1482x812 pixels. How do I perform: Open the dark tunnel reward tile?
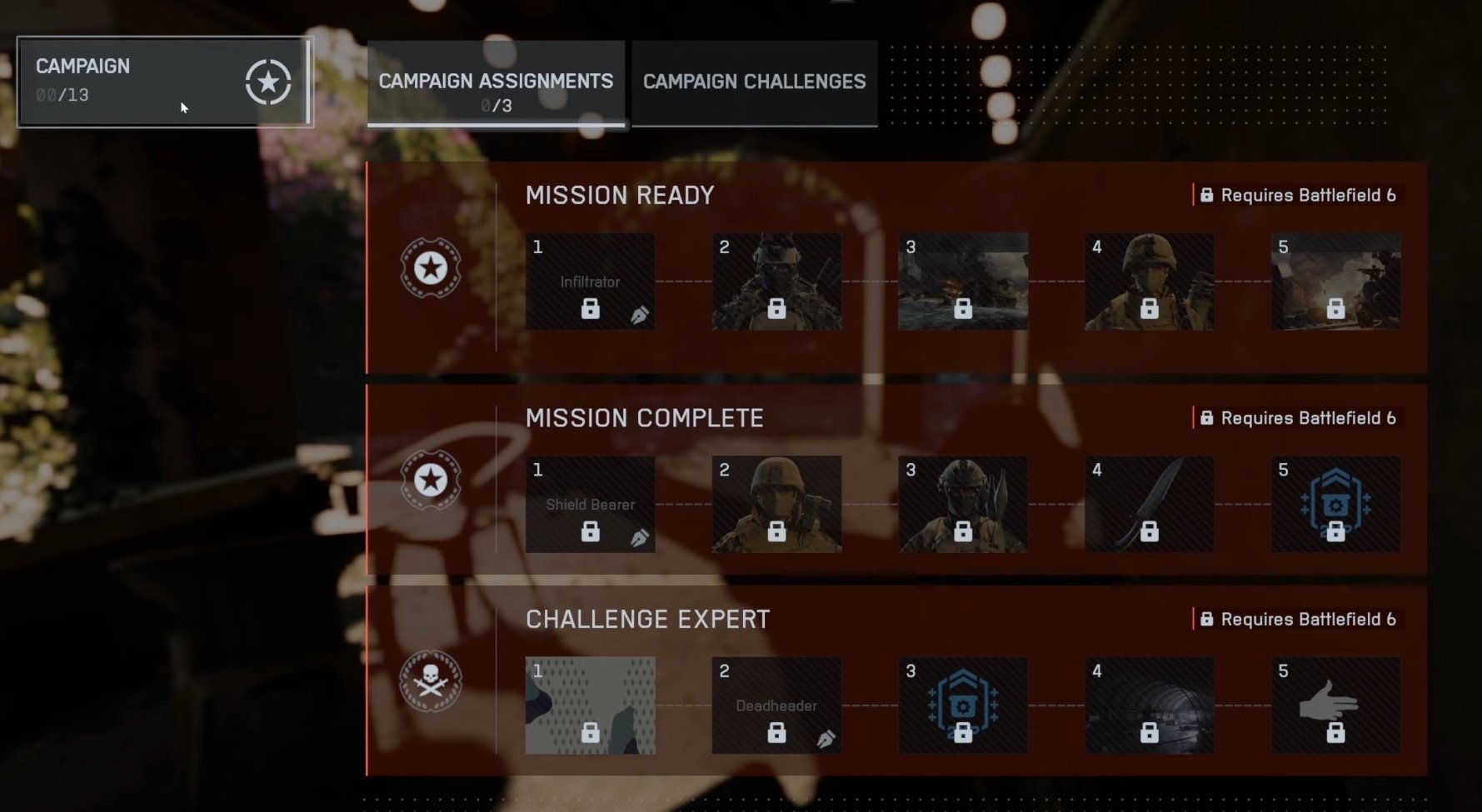pos(1149,705)
